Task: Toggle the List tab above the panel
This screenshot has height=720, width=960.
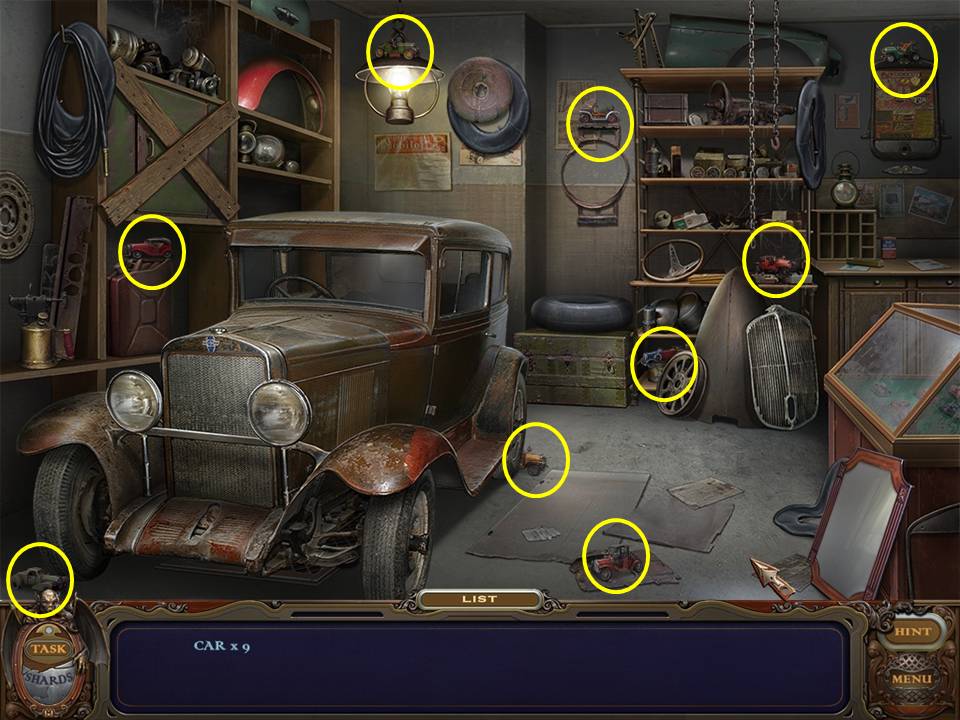Action: tap(479, 599)
